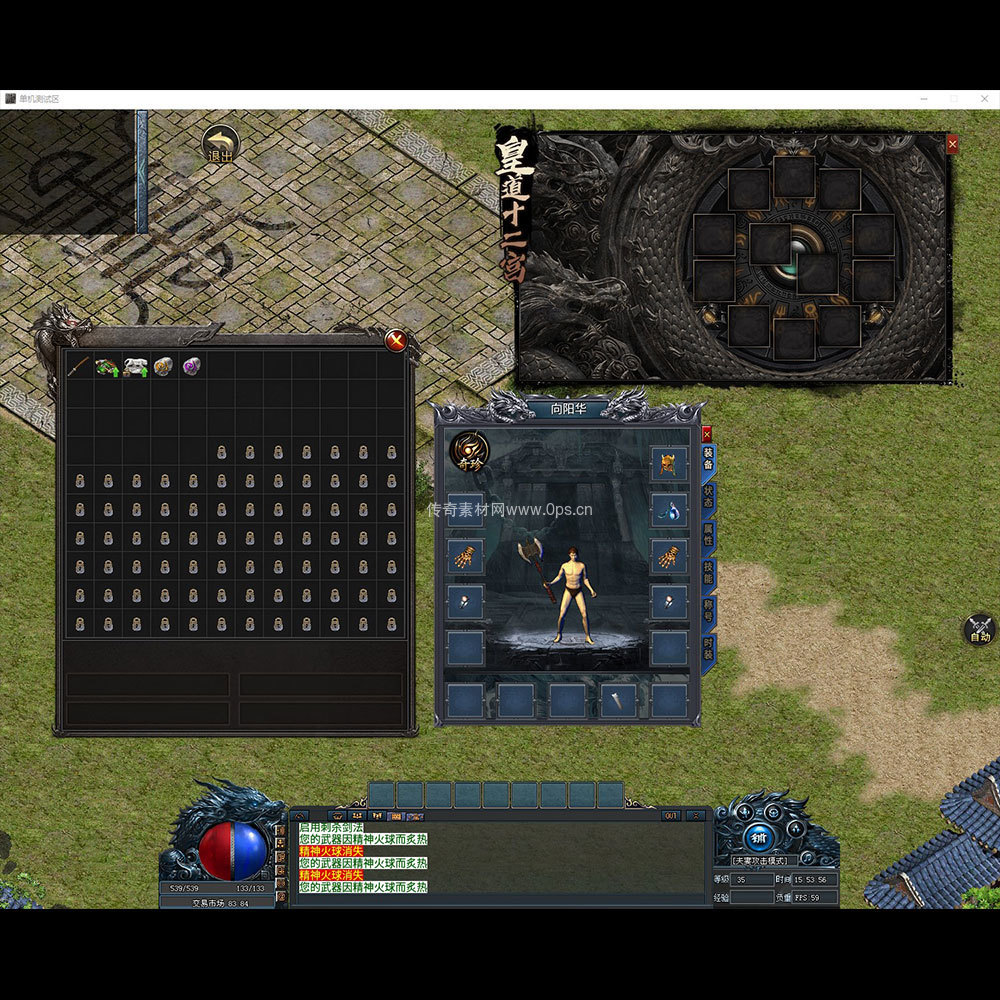Open the 称号 titles tab
This screenshot has width=1000, height=1000.
709,610
